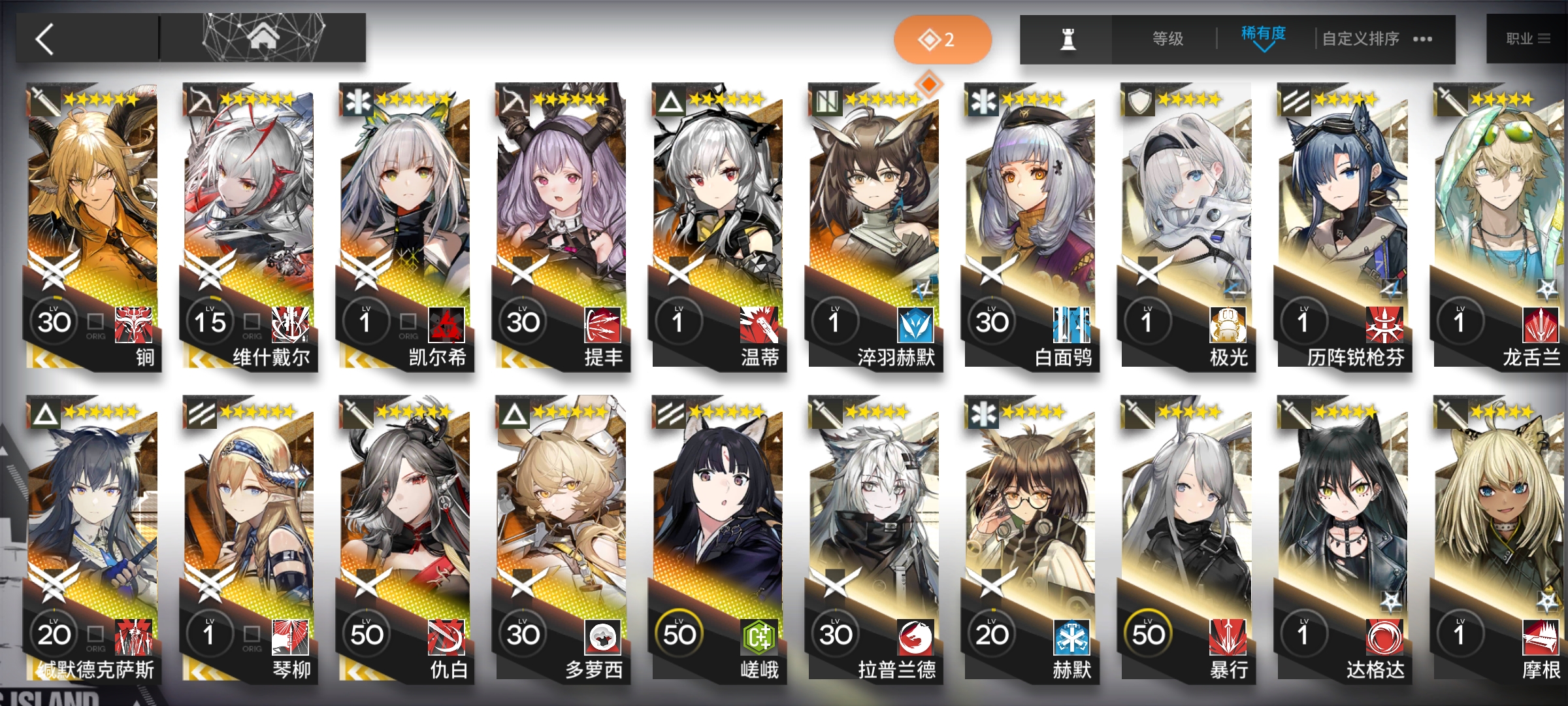
Task: Go back with the arrow button
Action: pyautogui.click(x=46, y=39)
